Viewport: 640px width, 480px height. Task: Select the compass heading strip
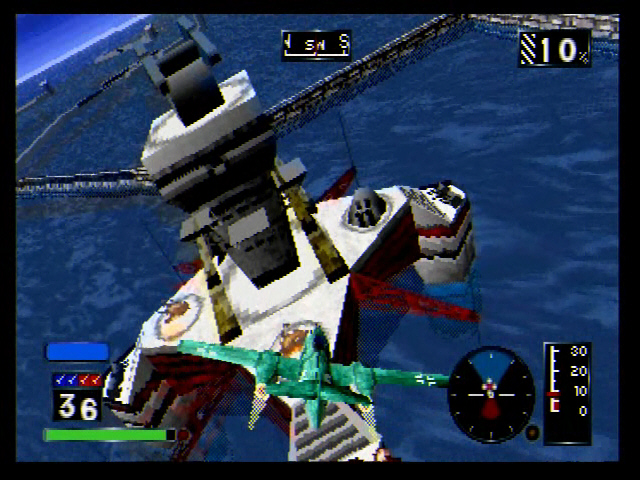316,44
